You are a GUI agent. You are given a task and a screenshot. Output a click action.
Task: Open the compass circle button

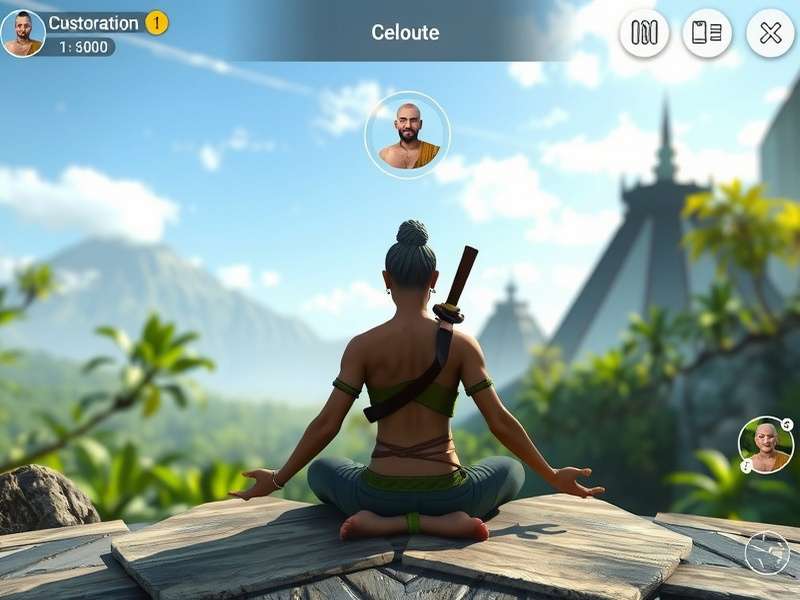tap(767, 553)
